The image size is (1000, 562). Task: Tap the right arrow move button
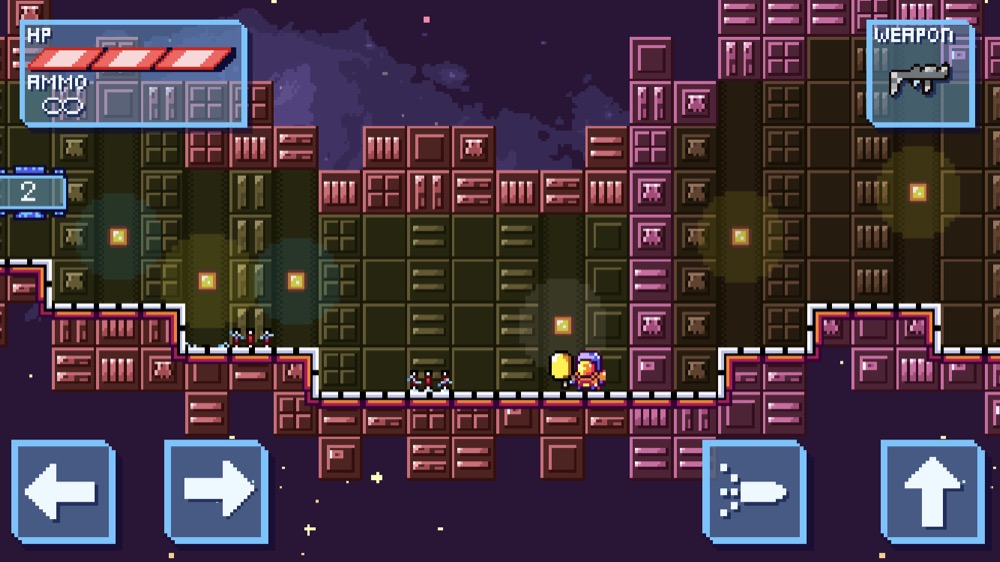pyautogui.click(x=216, y=491)
